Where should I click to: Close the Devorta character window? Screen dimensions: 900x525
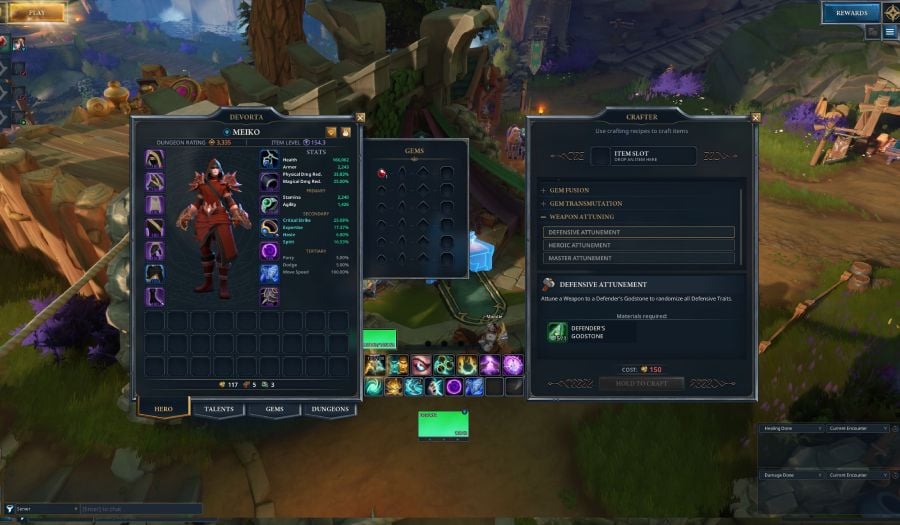(x=360, y=117)
